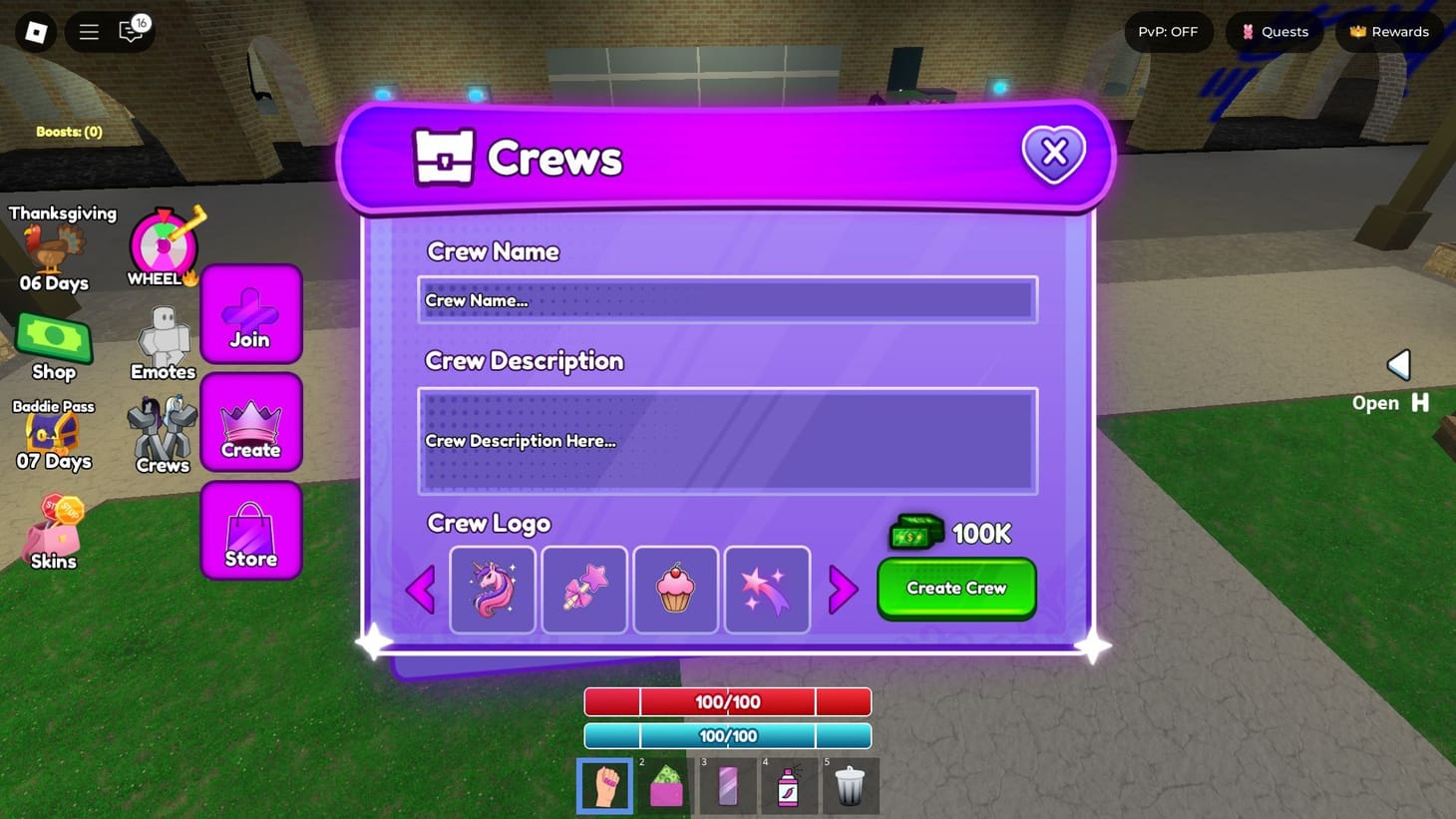Browse previous crew logos with left arrow
Screen dimensions: 1456x819
coord(421,590)
